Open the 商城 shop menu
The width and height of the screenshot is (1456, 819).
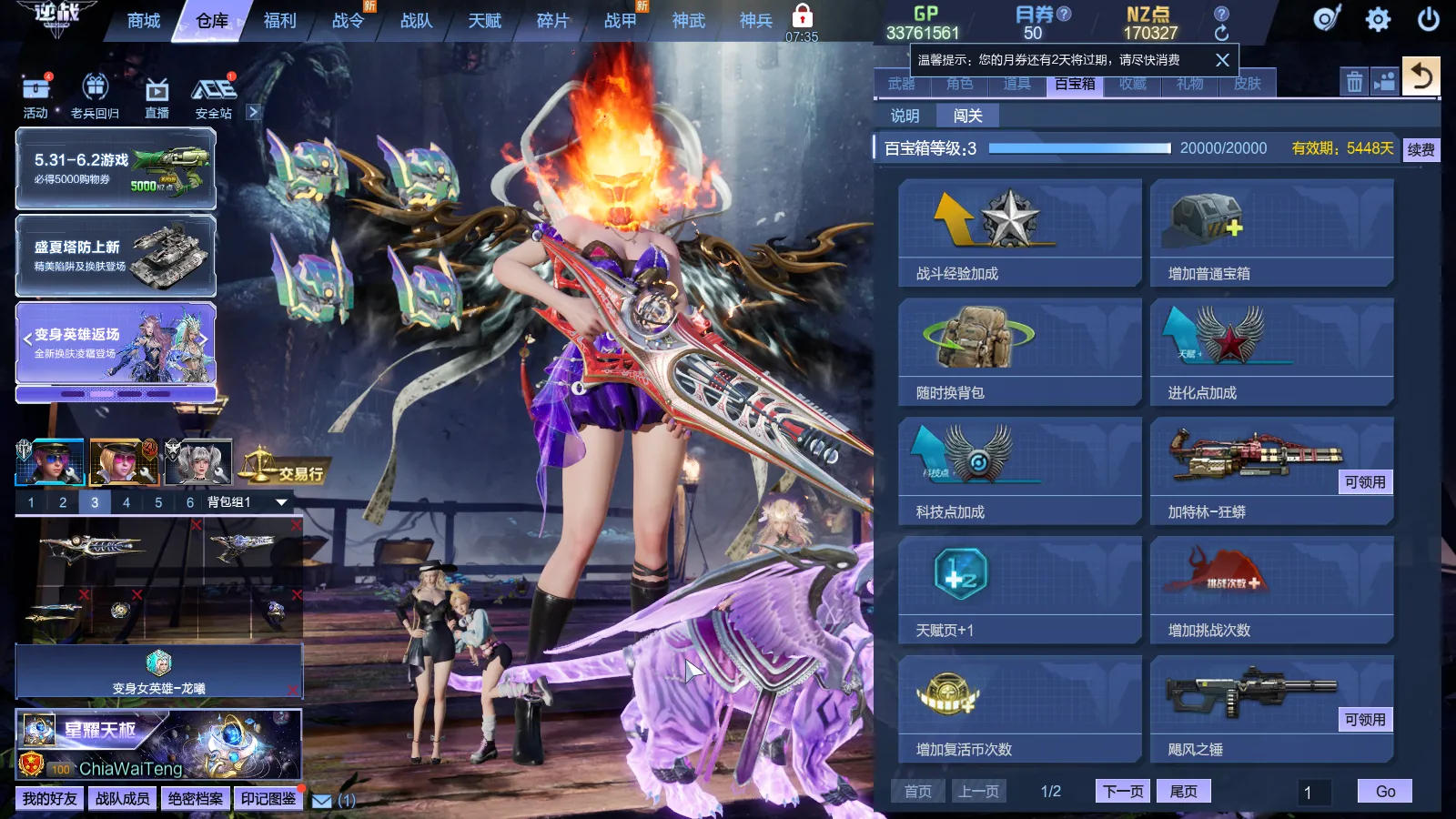click(x=144, y=21)
